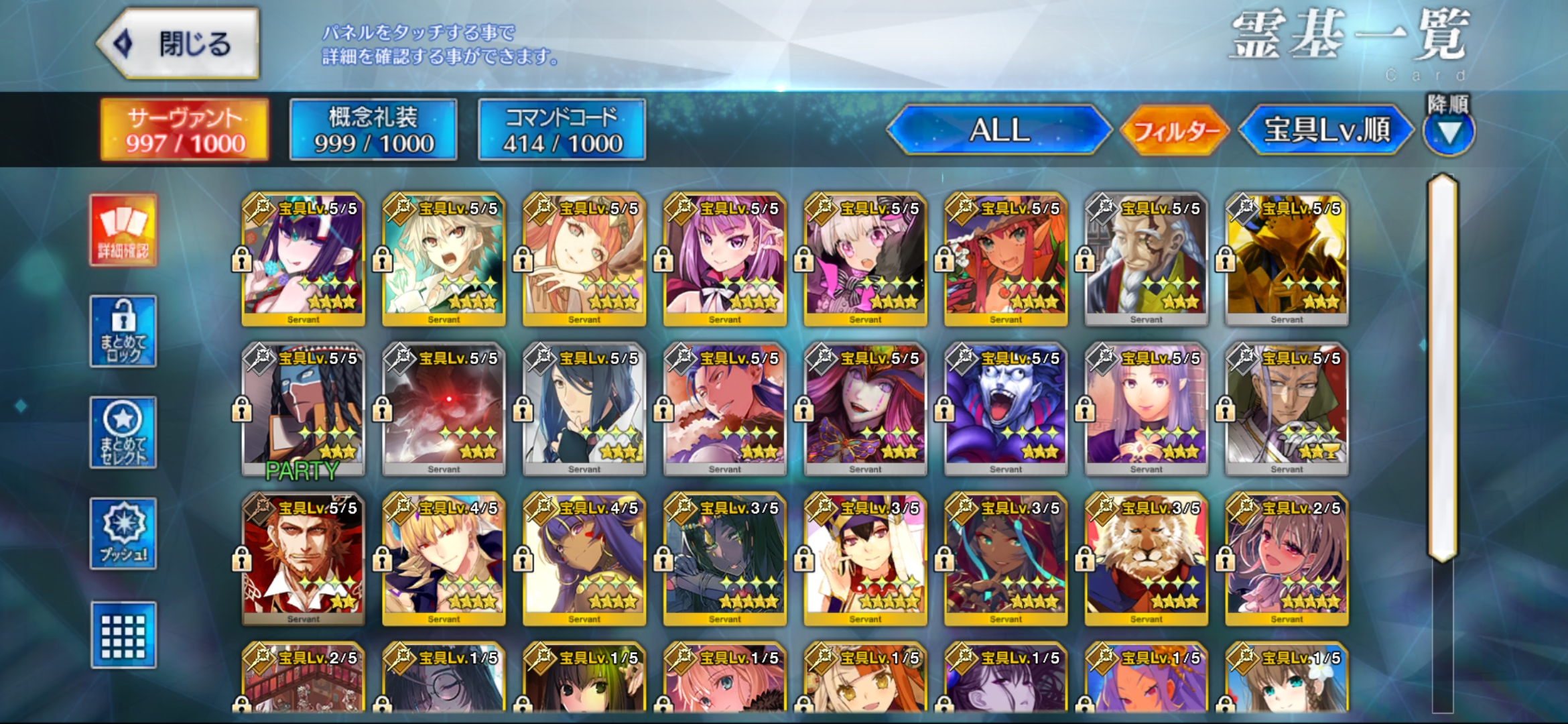The height and width of the screenshot is (724, 1568).
Task: Switch the grid layout view icon
Action: (x=124, y=635)
